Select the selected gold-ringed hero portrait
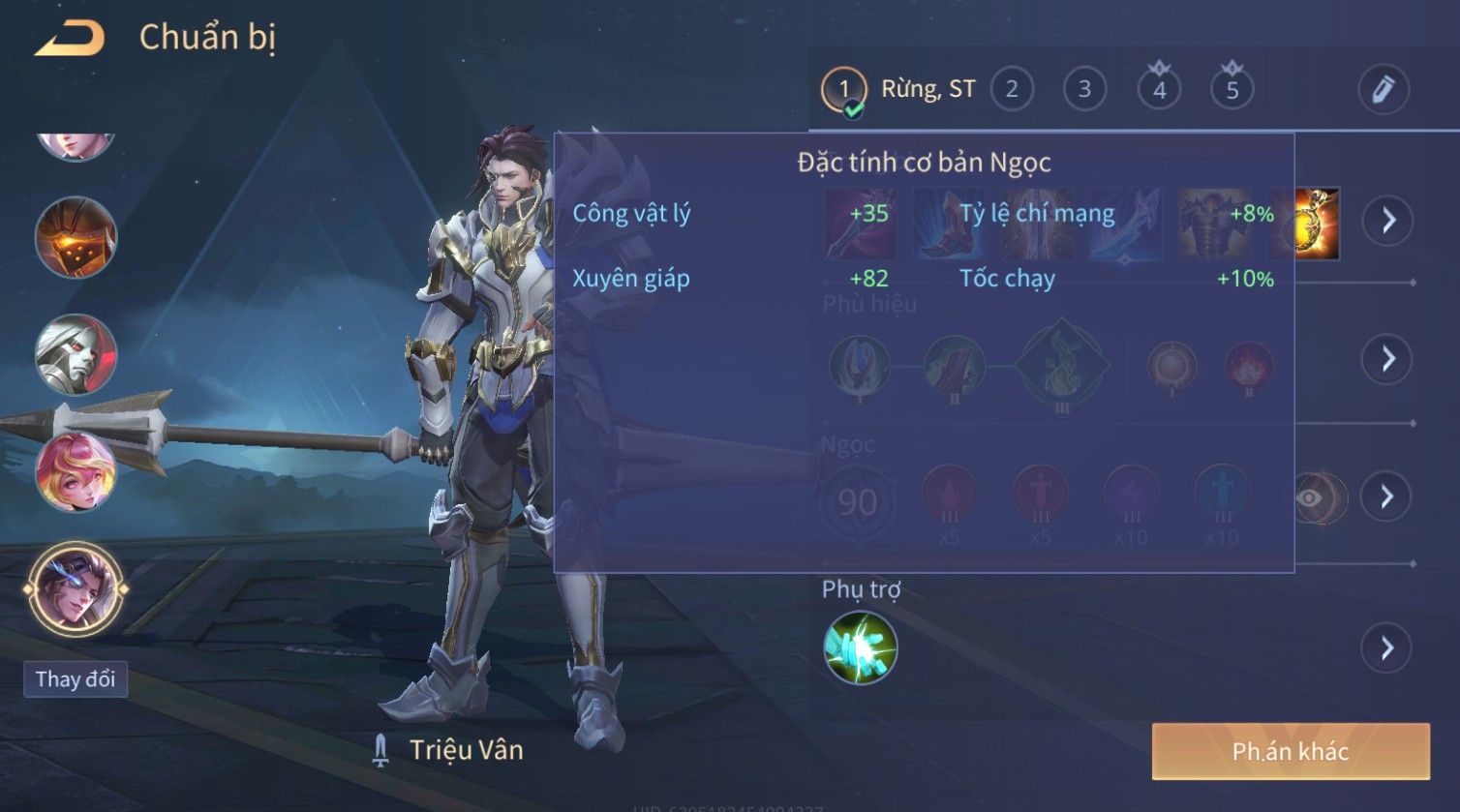The image size is (1460, 812). (76, 587)
